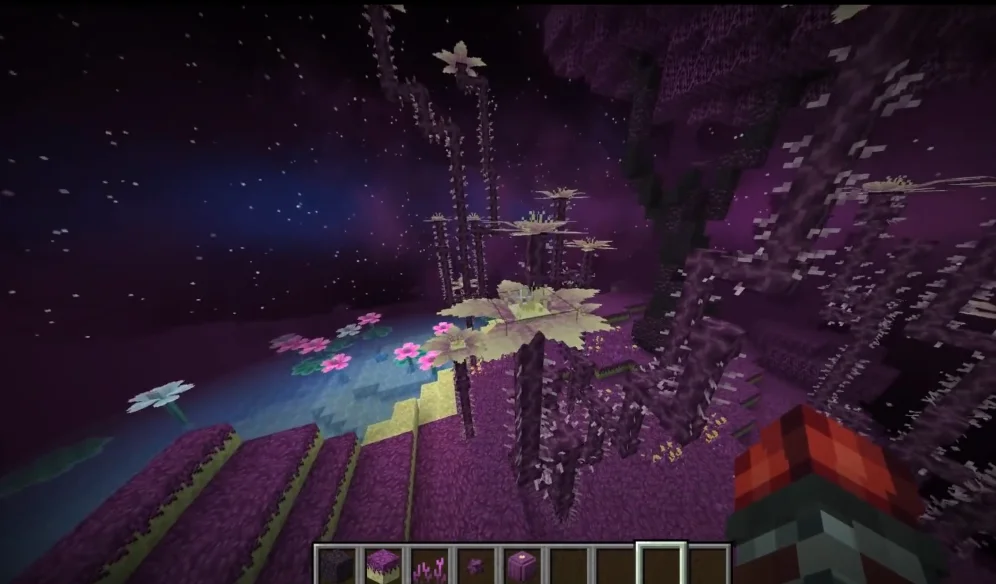This screenshot has height=584, width=996.
Task: Pick the small purple flower slot
Action: (x=475, y=566)
